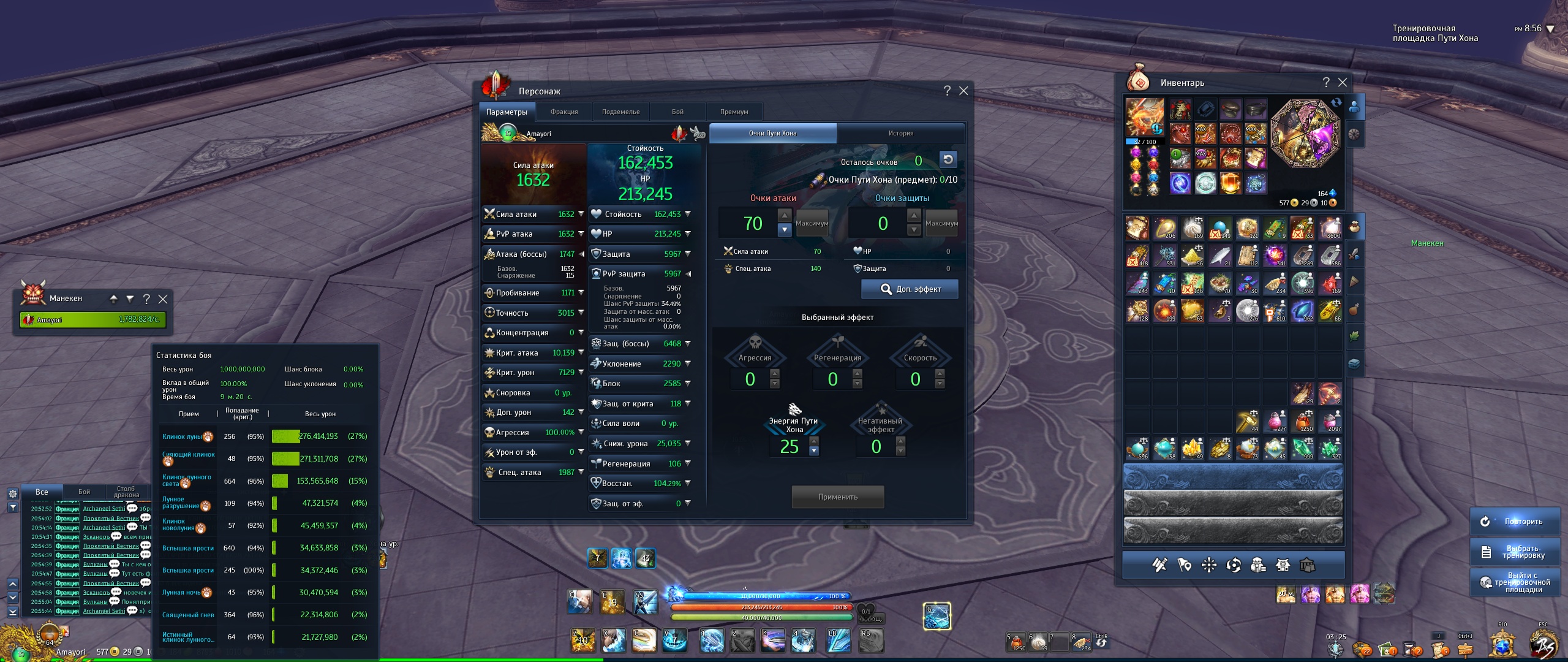Apply changes with the Применить button
1568x662 pixels.
coord(837,496)
